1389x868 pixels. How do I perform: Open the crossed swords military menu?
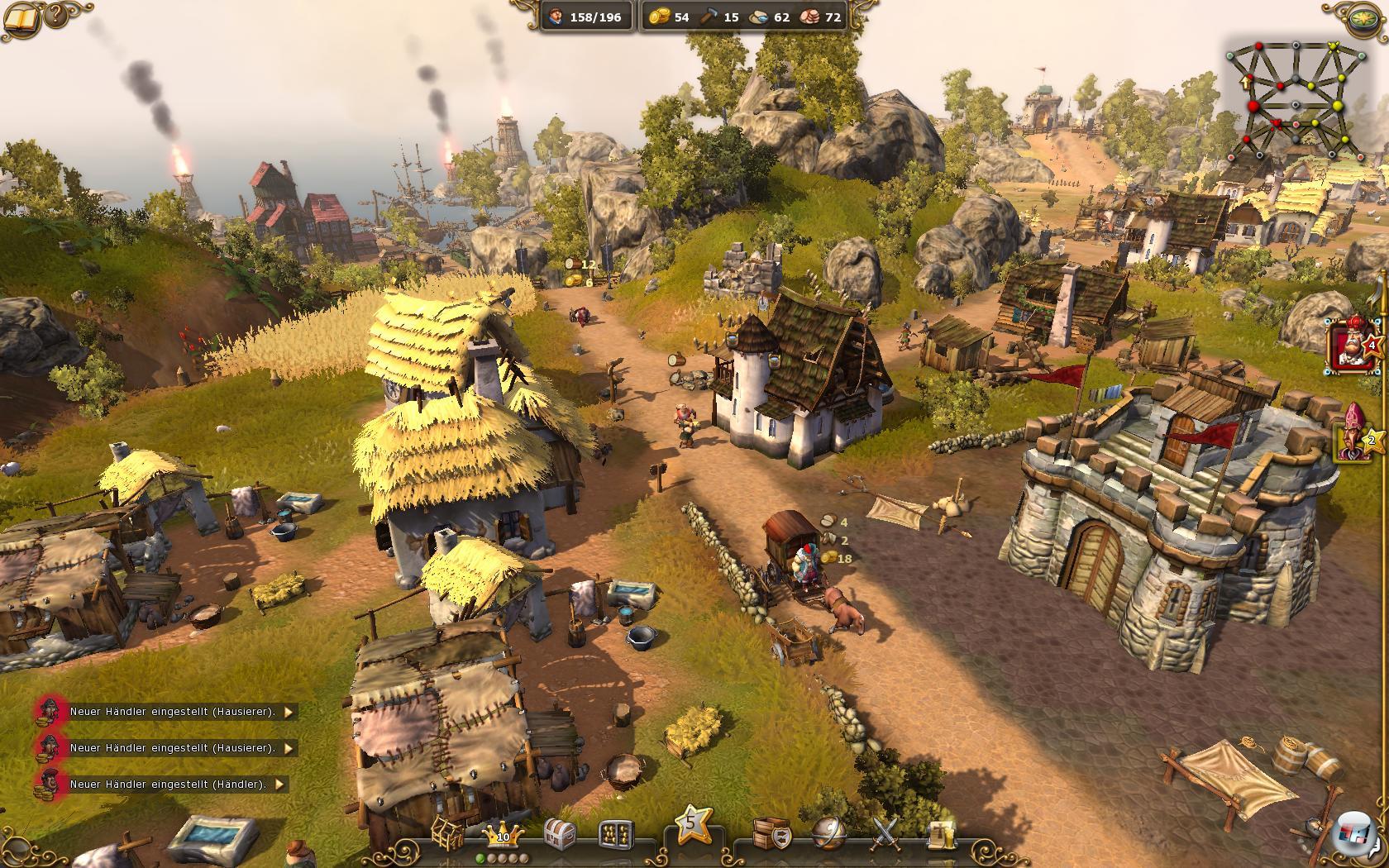pos(885,833)
